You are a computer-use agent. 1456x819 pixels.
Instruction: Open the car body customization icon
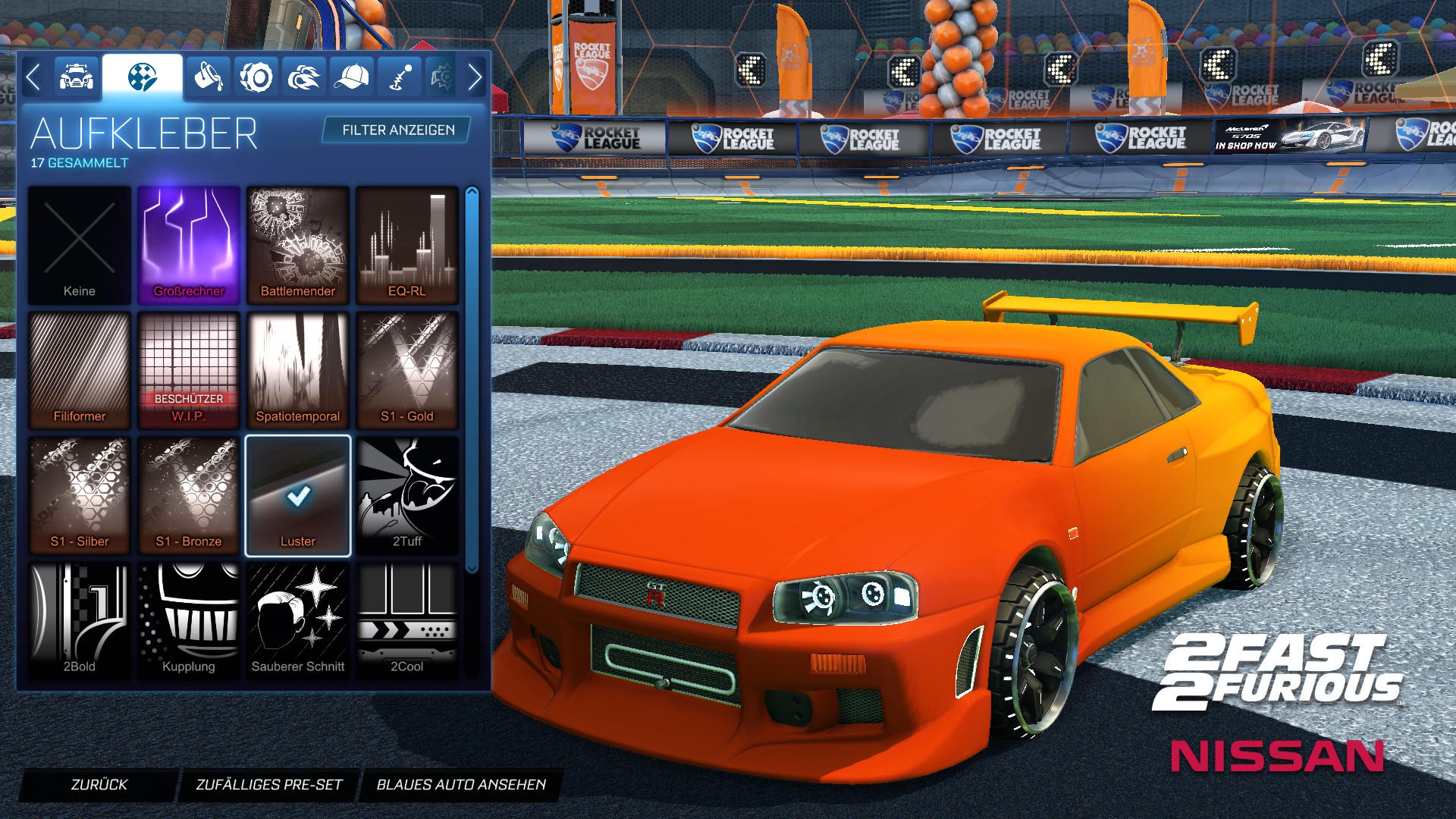(75, 77)
